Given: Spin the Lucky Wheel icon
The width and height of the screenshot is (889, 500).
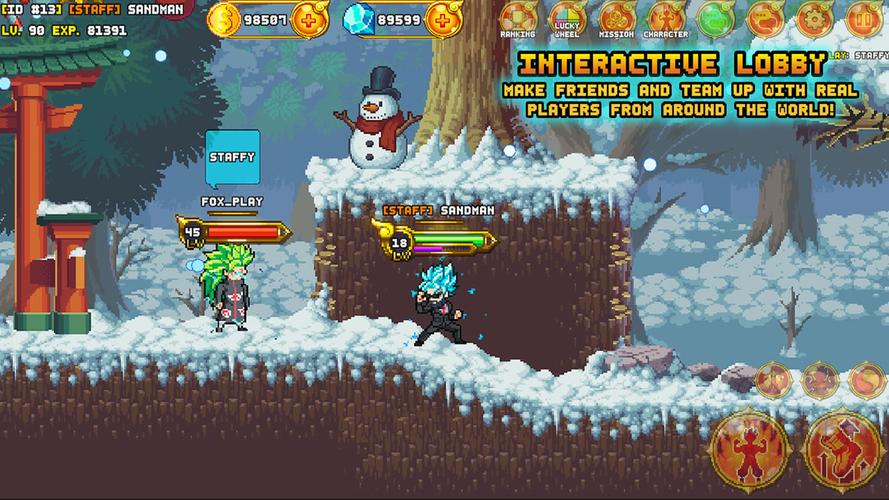Looking at the screenshot, I should [x=568, y=18].
